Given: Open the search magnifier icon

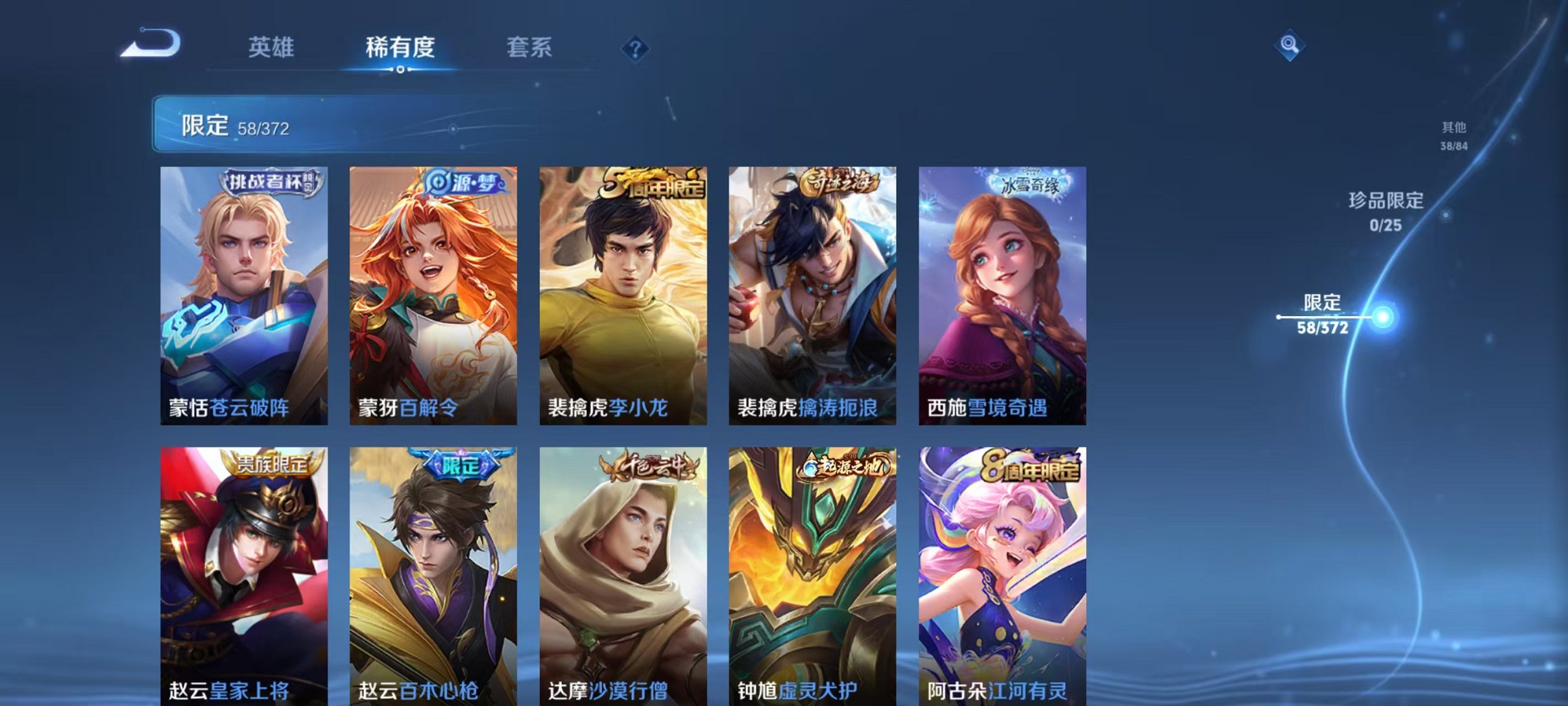Looking at the screenshot, I should click(1288, 46).
